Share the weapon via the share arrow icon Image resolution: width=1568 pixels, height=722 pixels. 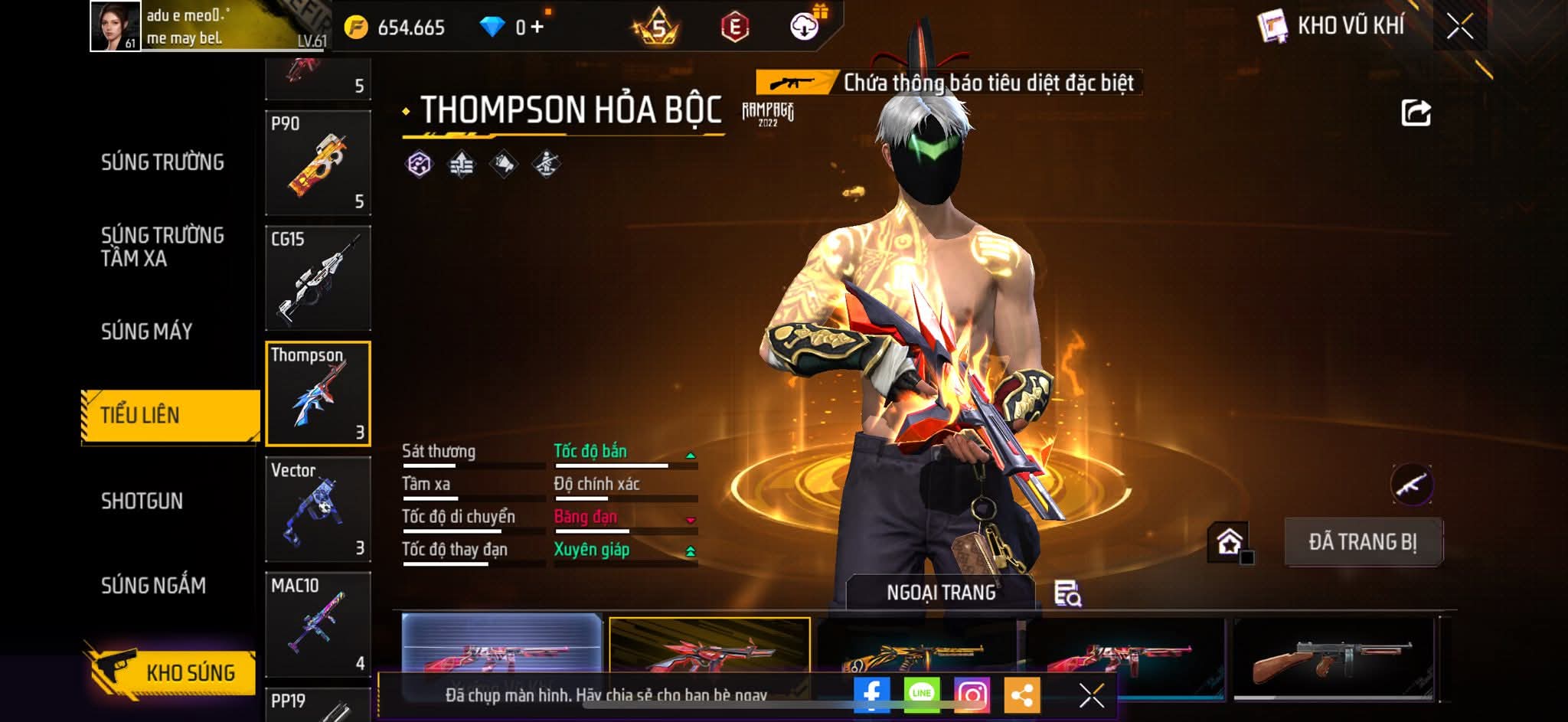[1416, 113]
